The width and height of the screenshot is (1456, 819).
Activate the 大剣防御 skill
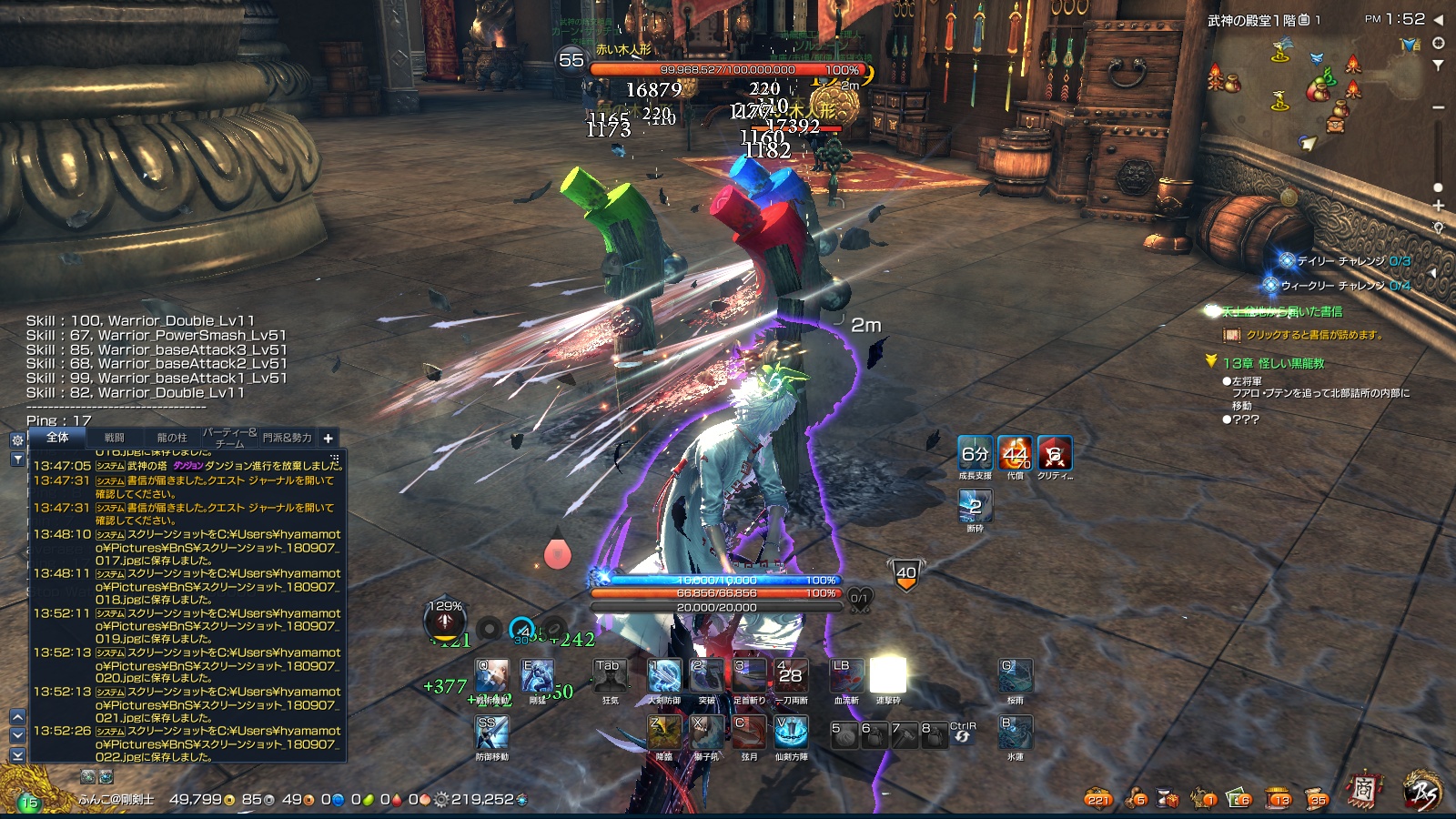click(664, 676)
